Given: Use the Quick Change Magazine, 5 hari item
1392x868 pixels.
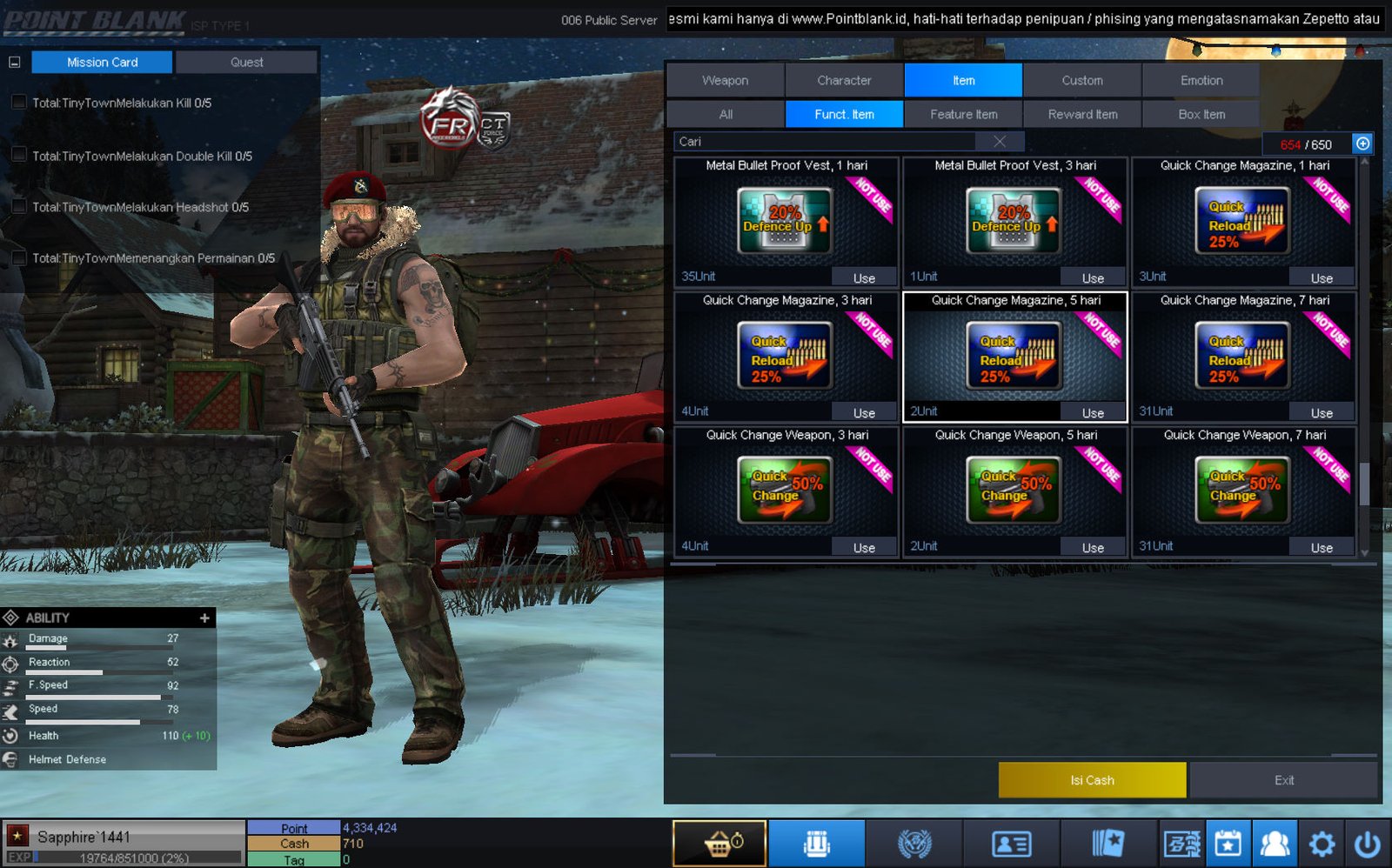Looking at the screenshot, I should [x=1093, y=413].
